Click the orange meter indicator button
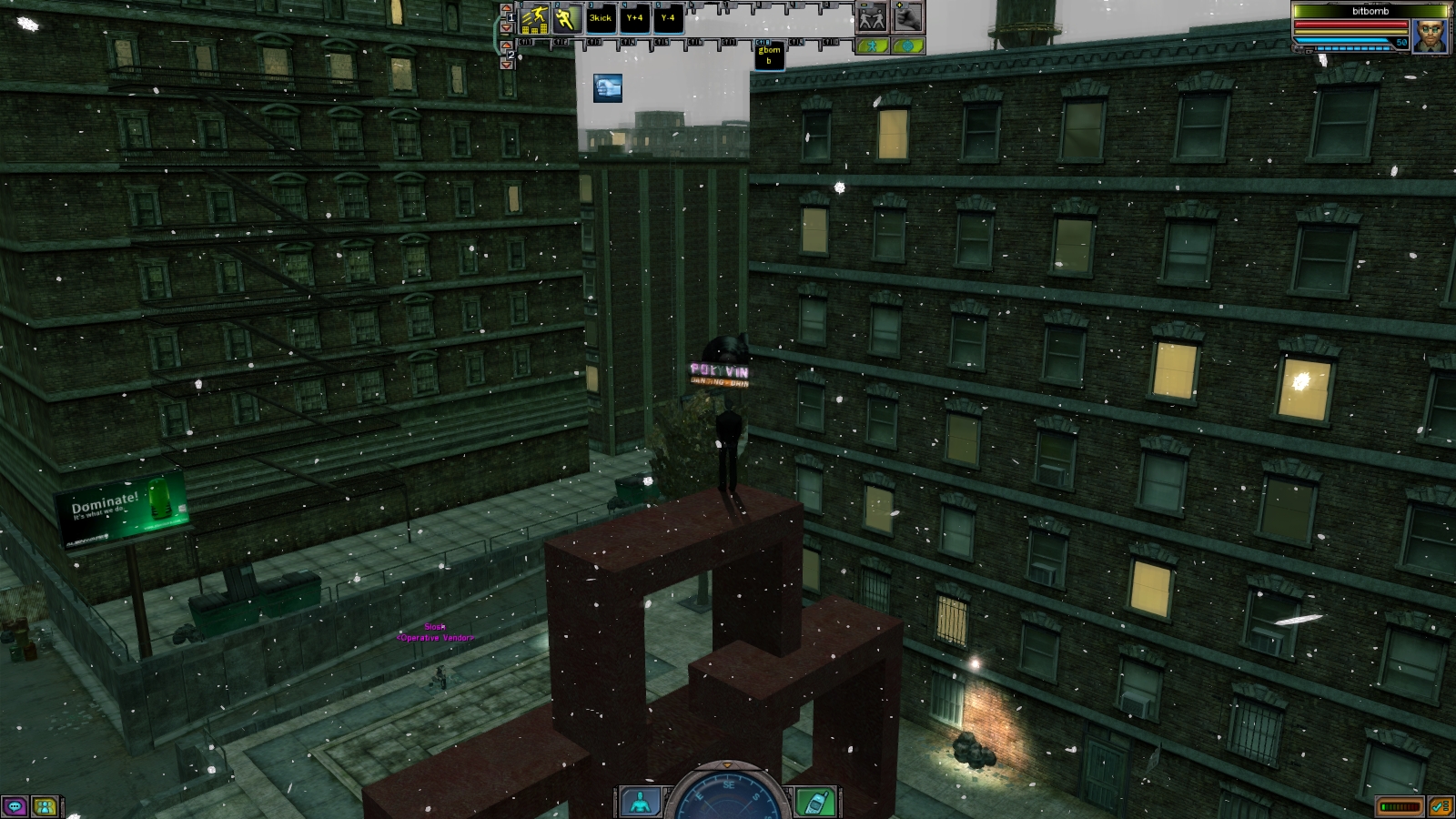 point(1400,806)
